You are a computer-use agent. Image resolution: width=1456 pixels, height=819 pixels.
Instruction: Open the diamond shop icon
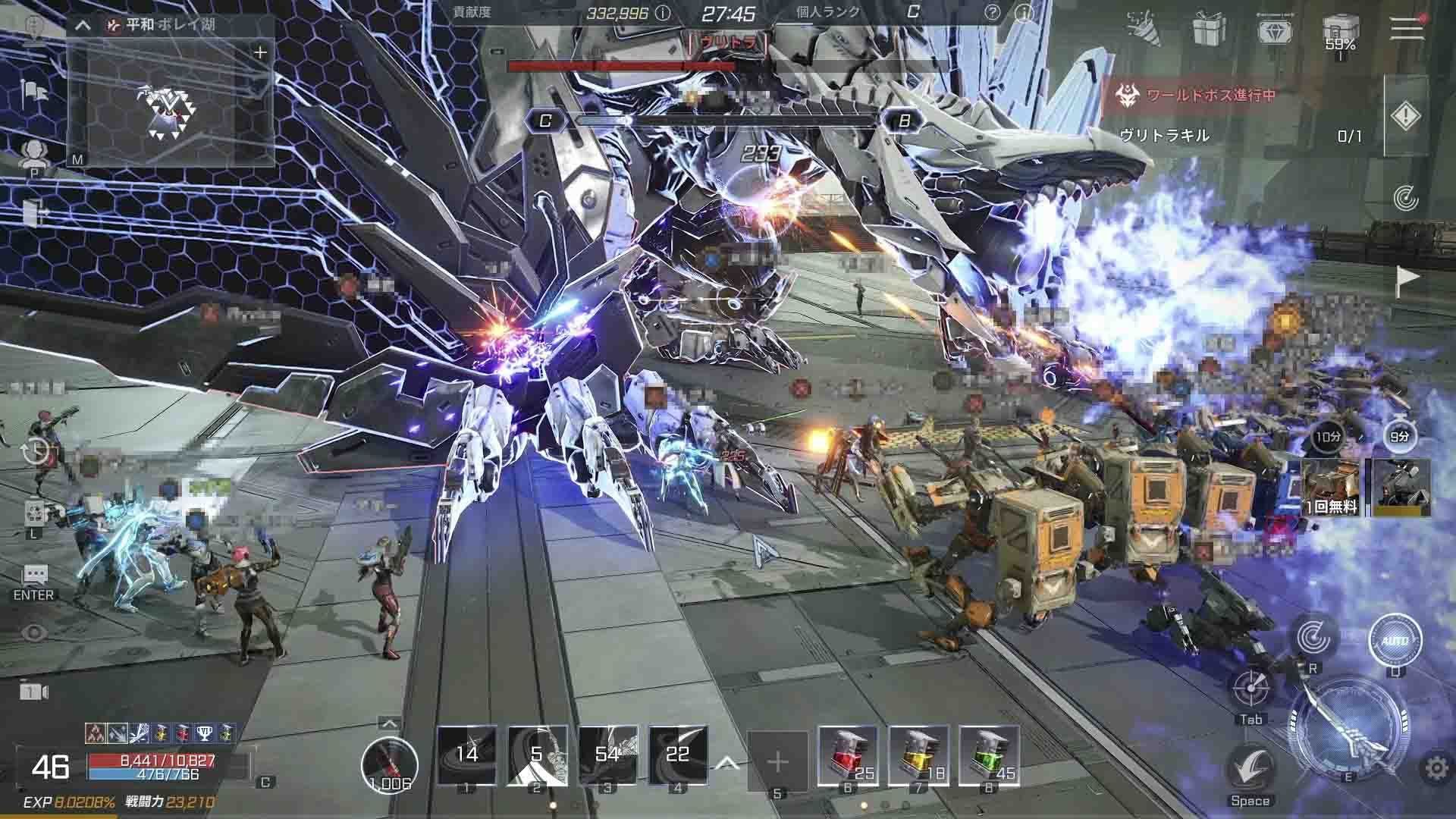pos(1276,30)
